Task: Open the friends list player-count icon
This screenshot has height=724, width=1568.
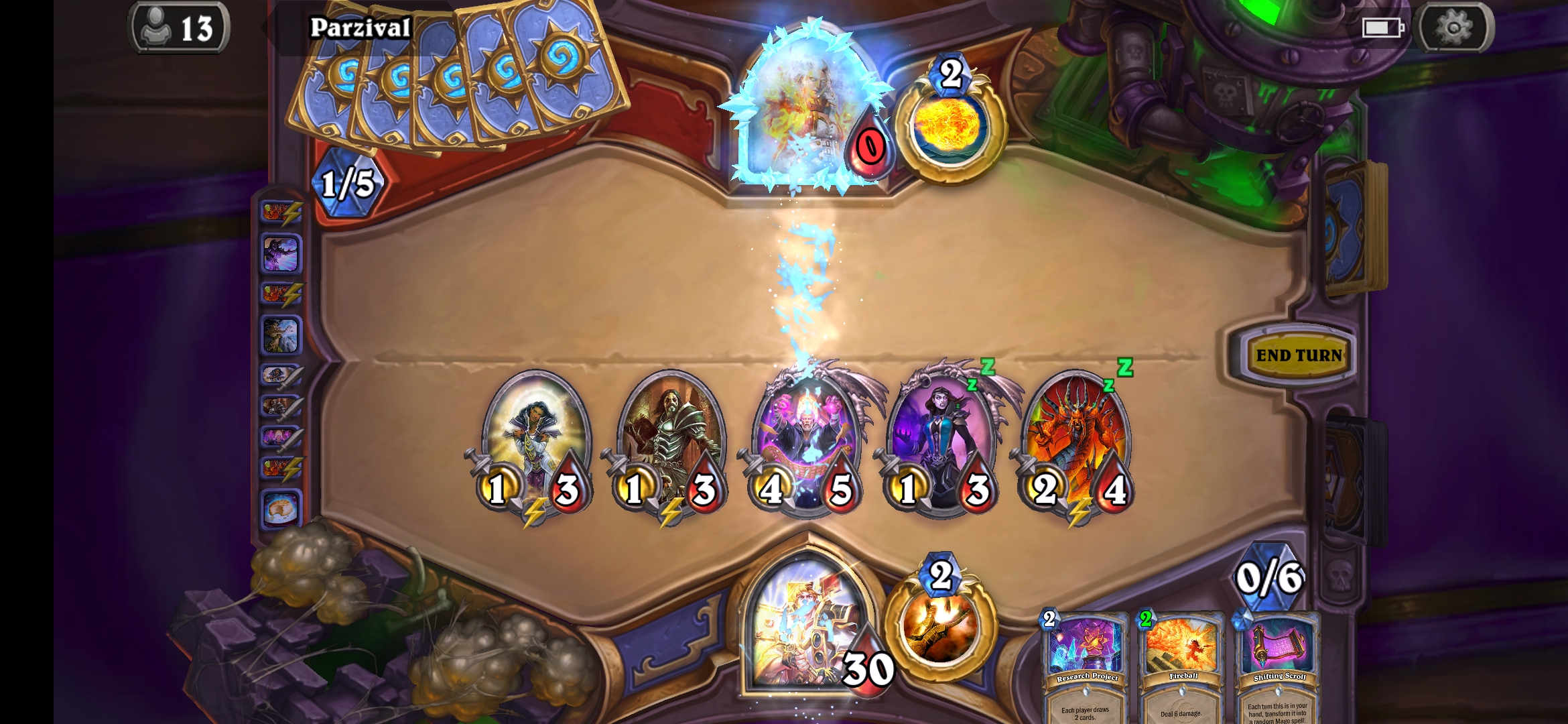Action: [x=180, y=28]
